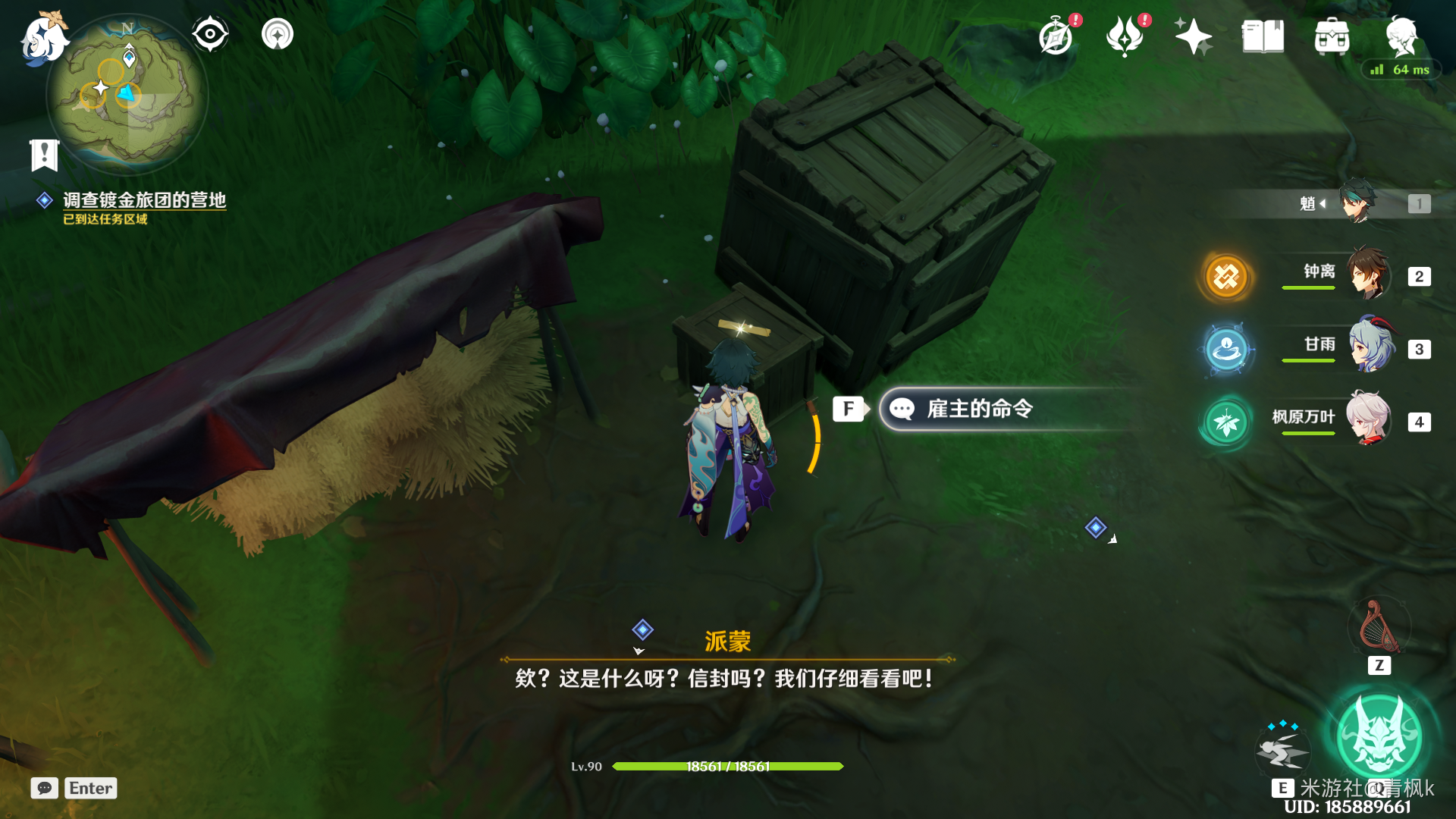Use the lyre gadget icon

click(1379, 627)
